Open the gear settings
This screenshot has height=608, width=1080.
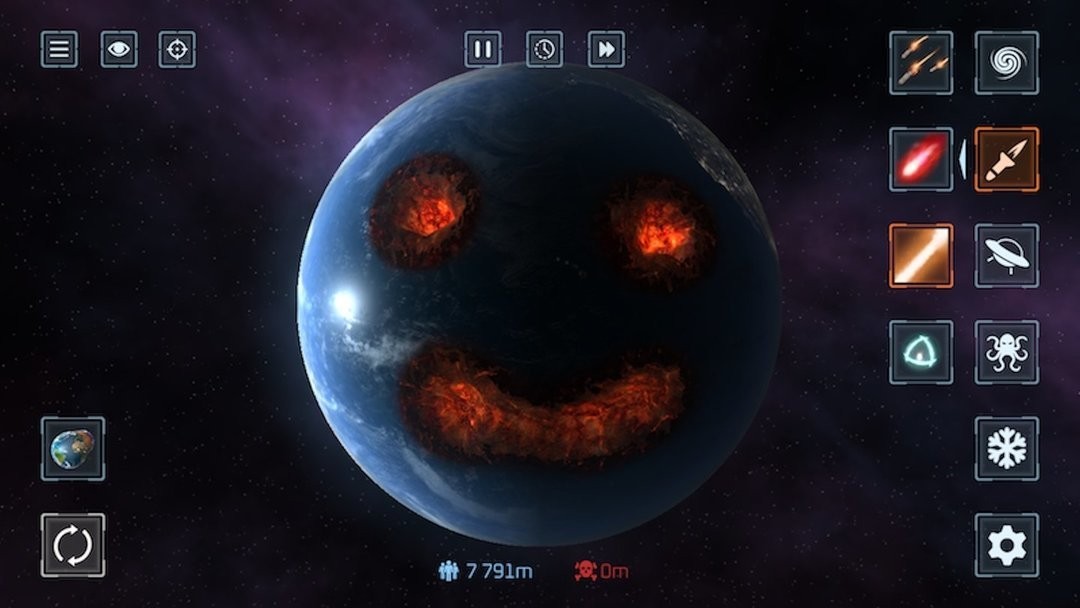pyautogui.click(x=1006, y=545)
